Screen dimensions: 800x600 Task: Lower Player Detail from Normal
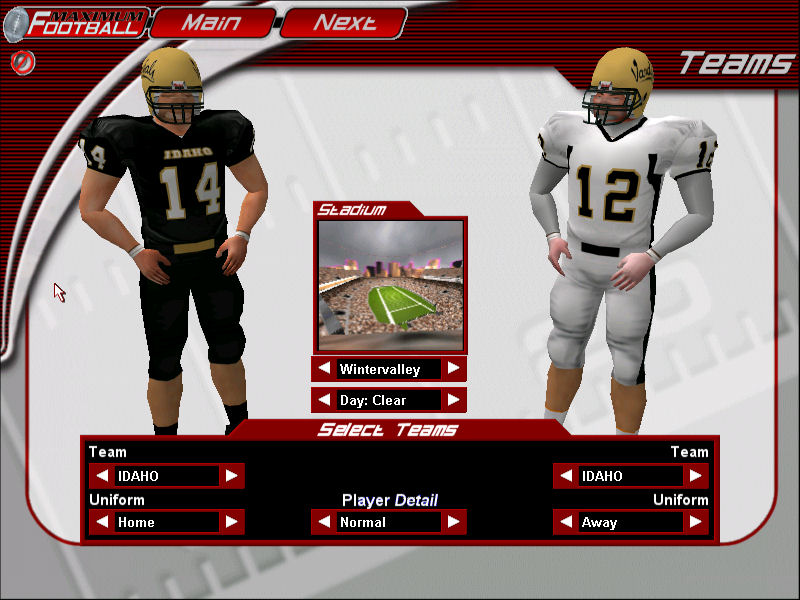(324, 522)
